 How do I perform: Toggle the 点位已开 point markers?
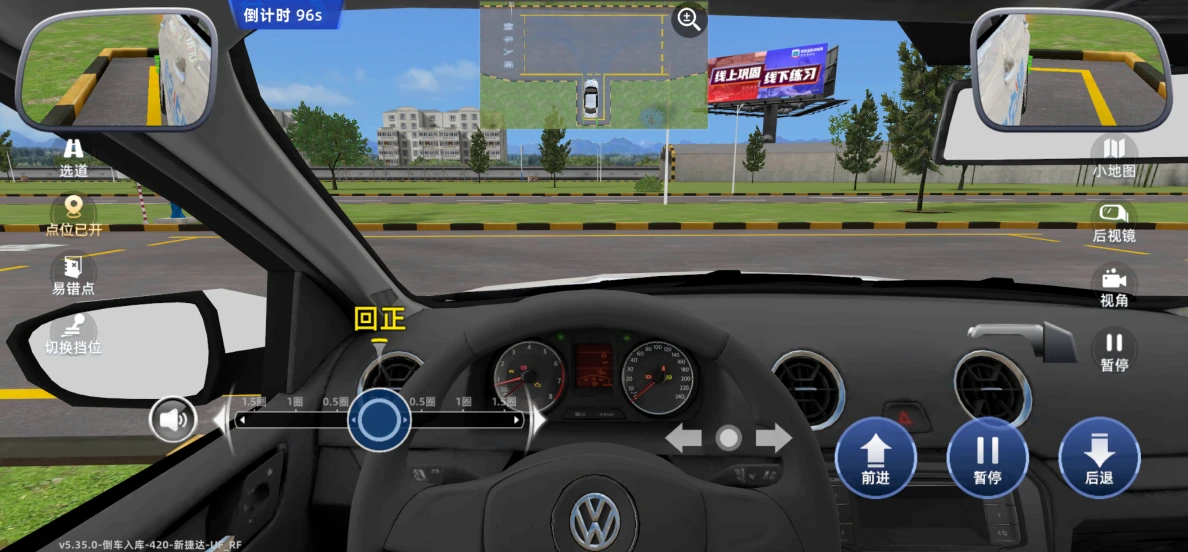73,214
